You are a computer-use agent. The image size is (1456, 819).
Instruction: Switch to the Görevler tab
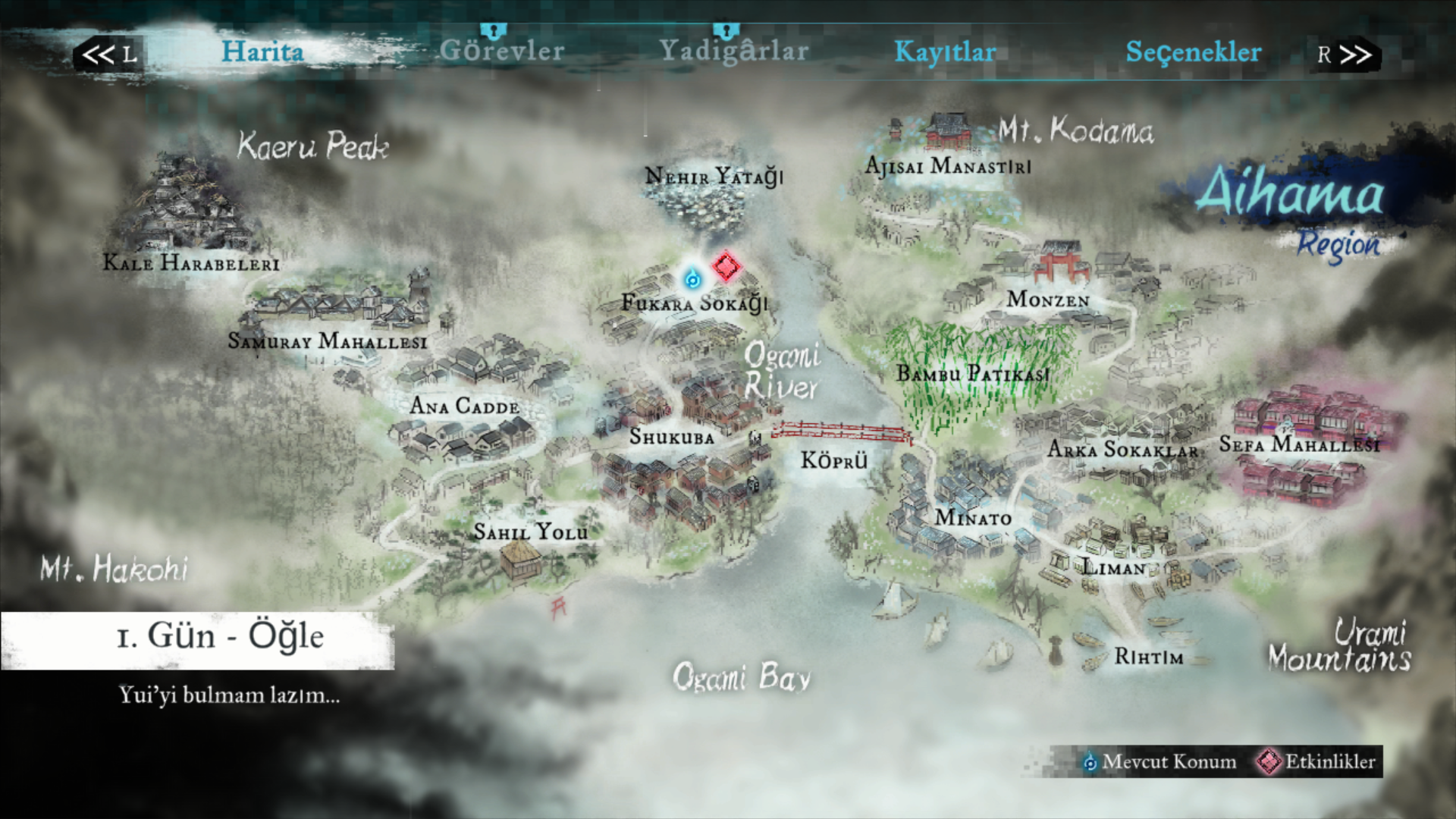coord(502,52)
